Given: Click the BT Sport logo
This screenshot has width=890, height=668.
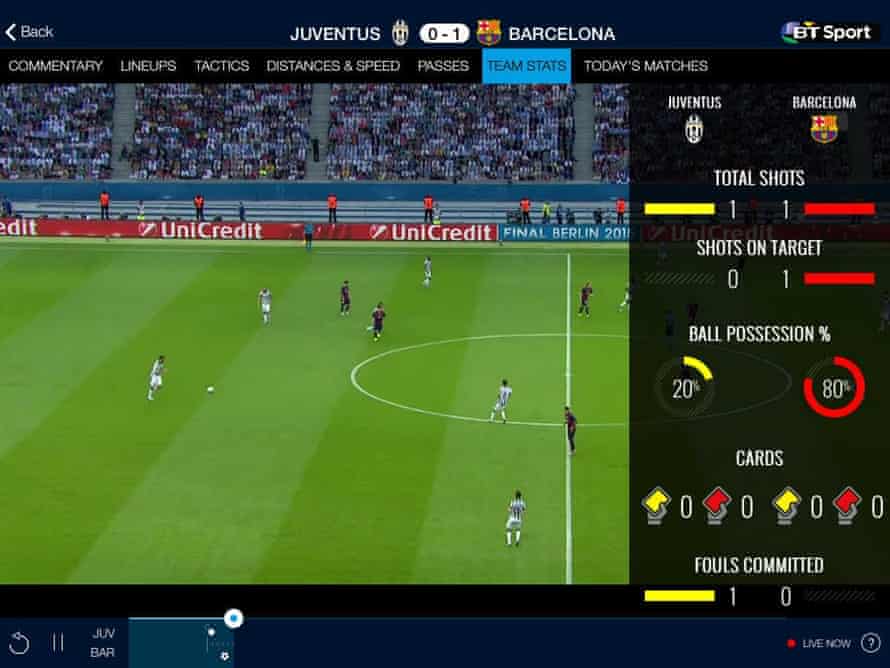Looking at the screenshot, I should click(826, 32).
